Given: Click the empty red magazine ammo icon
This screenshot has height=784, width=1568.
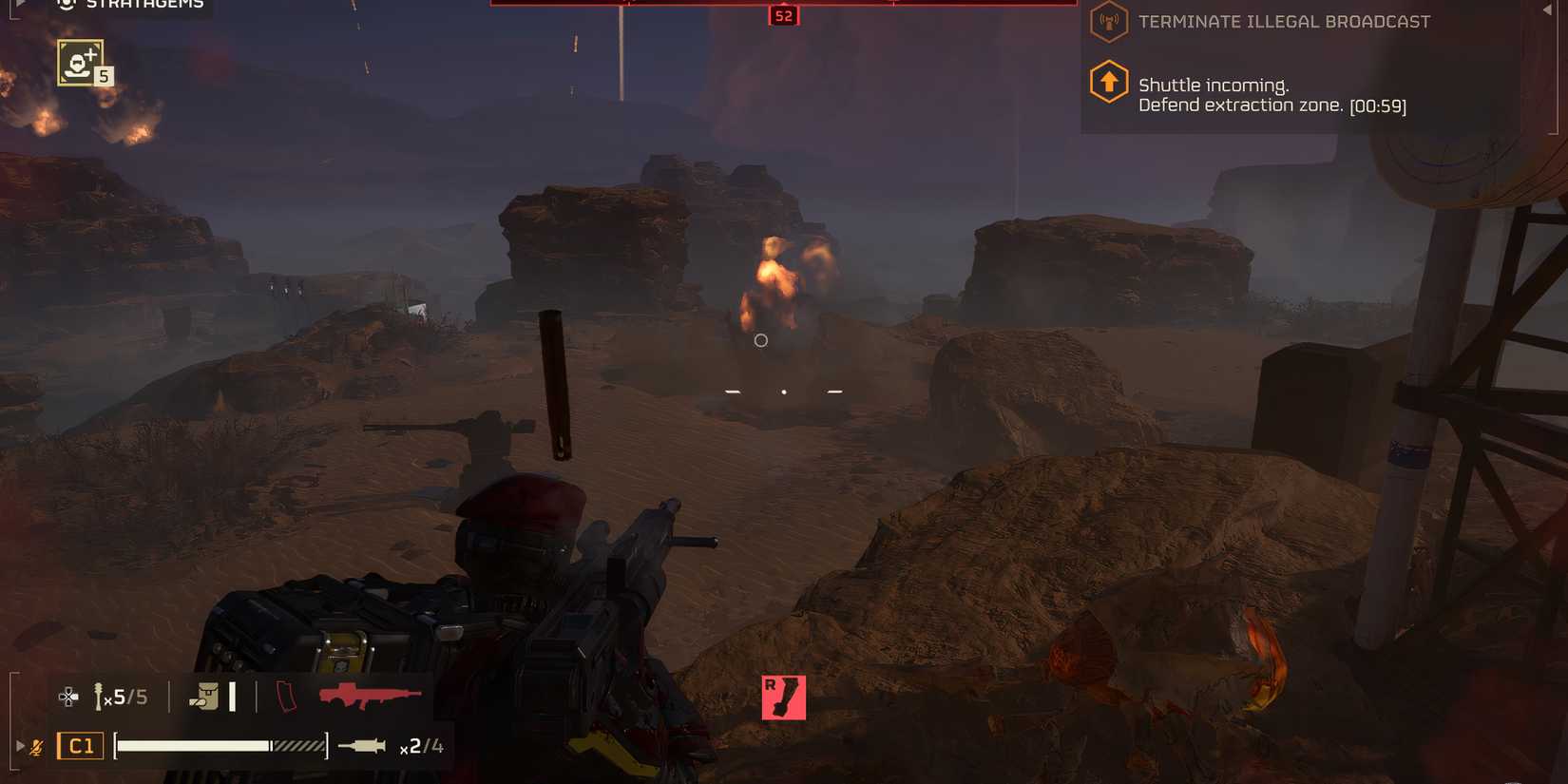Looking at the screenshot, I should (x=285, y=697).
